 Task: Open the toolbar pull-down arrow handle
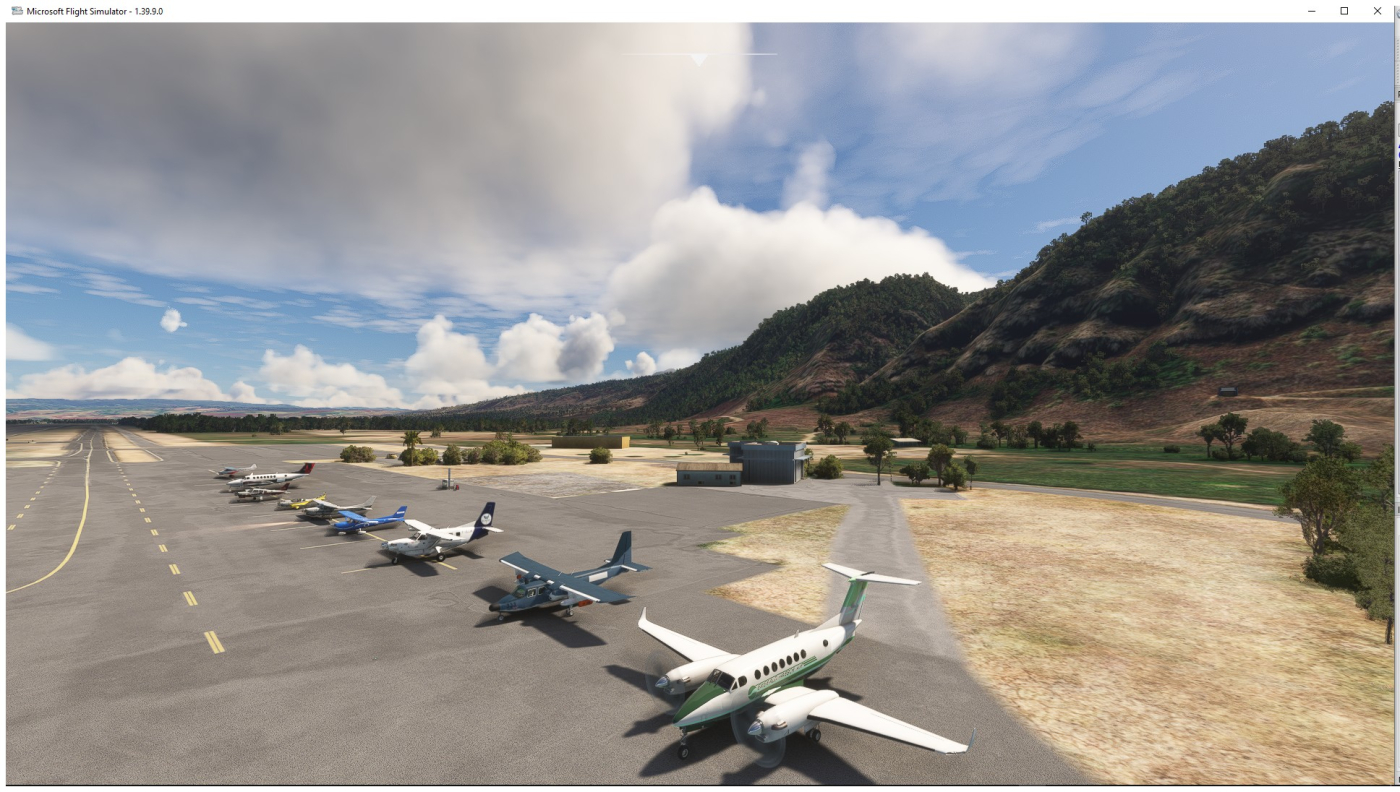[699, 60]
